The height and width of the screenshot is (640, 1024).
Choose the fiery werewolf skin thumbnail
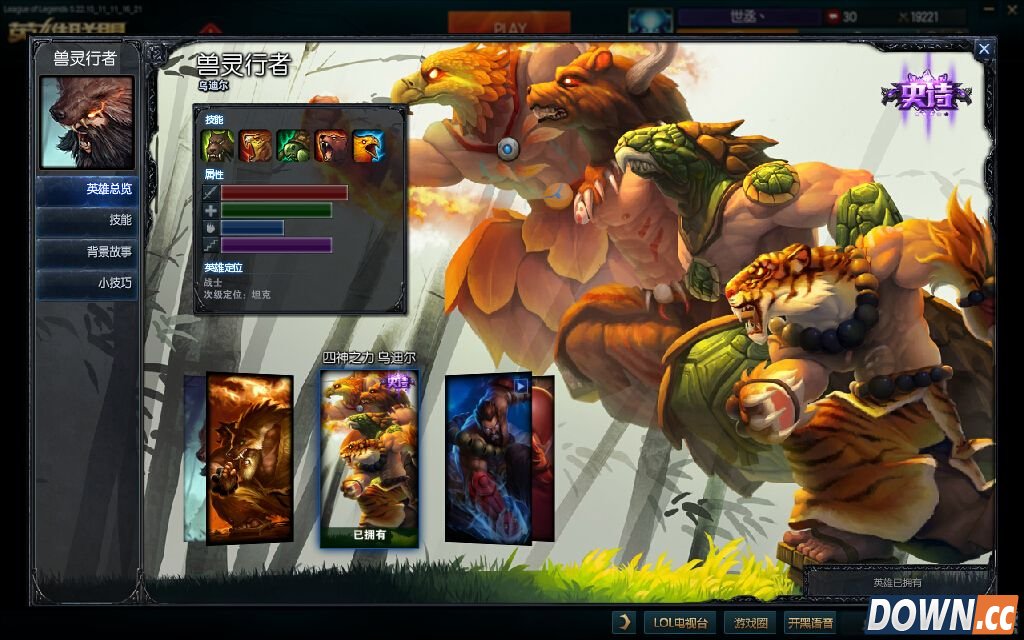(x=249, y=457)
